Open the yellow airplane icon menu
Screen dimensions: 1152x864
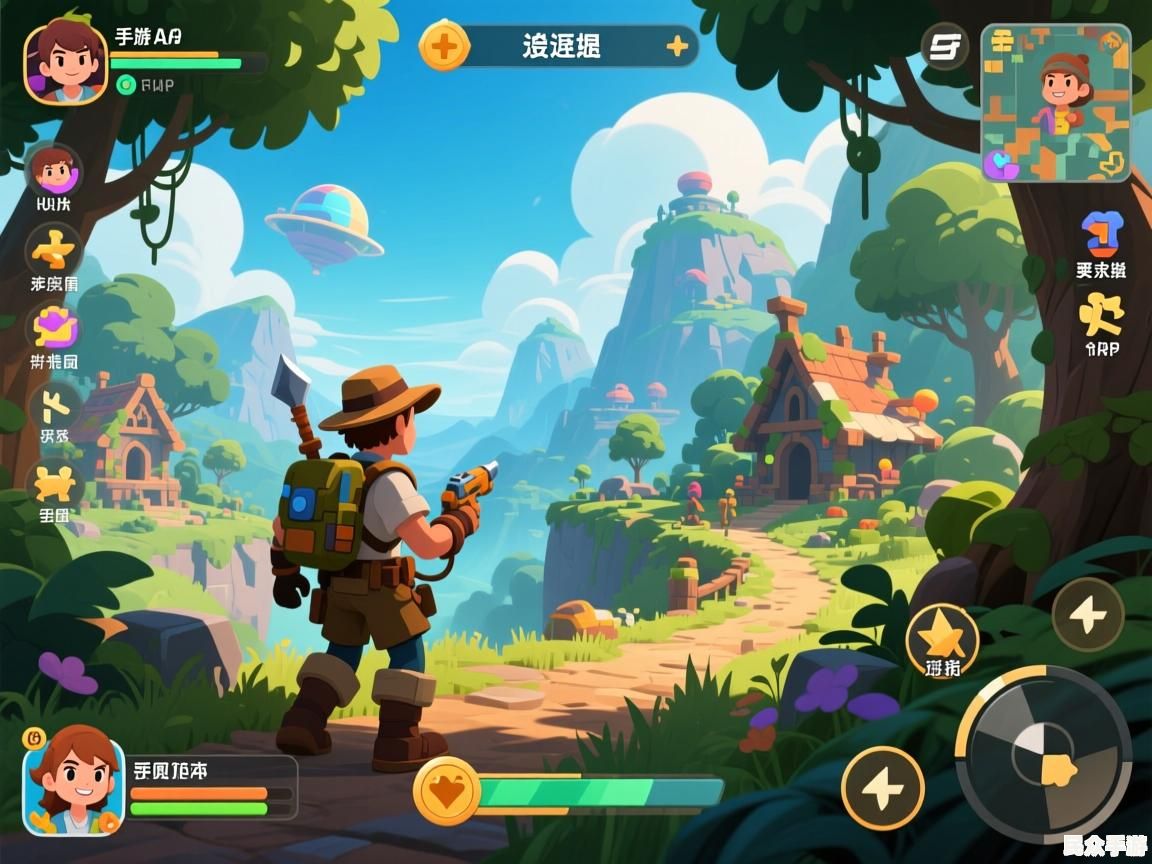pos(54,248)
